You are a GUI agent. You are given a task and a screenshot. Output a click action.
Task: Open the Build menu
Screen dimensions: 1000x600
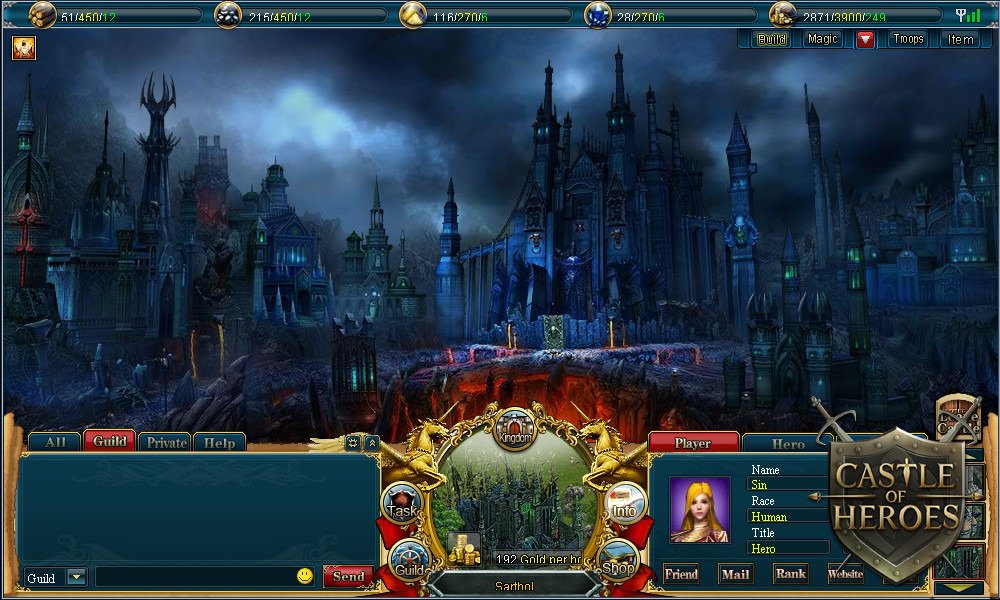[x=771, y=39]
